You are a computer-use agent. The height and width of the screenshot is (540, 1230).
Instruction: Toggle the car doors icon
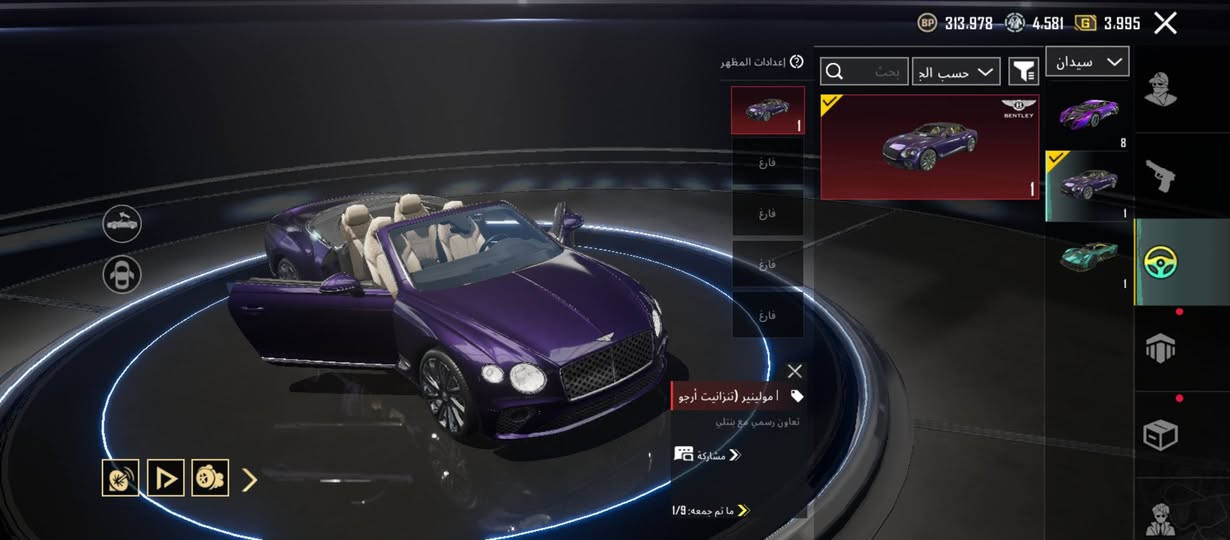click(122, 274)
